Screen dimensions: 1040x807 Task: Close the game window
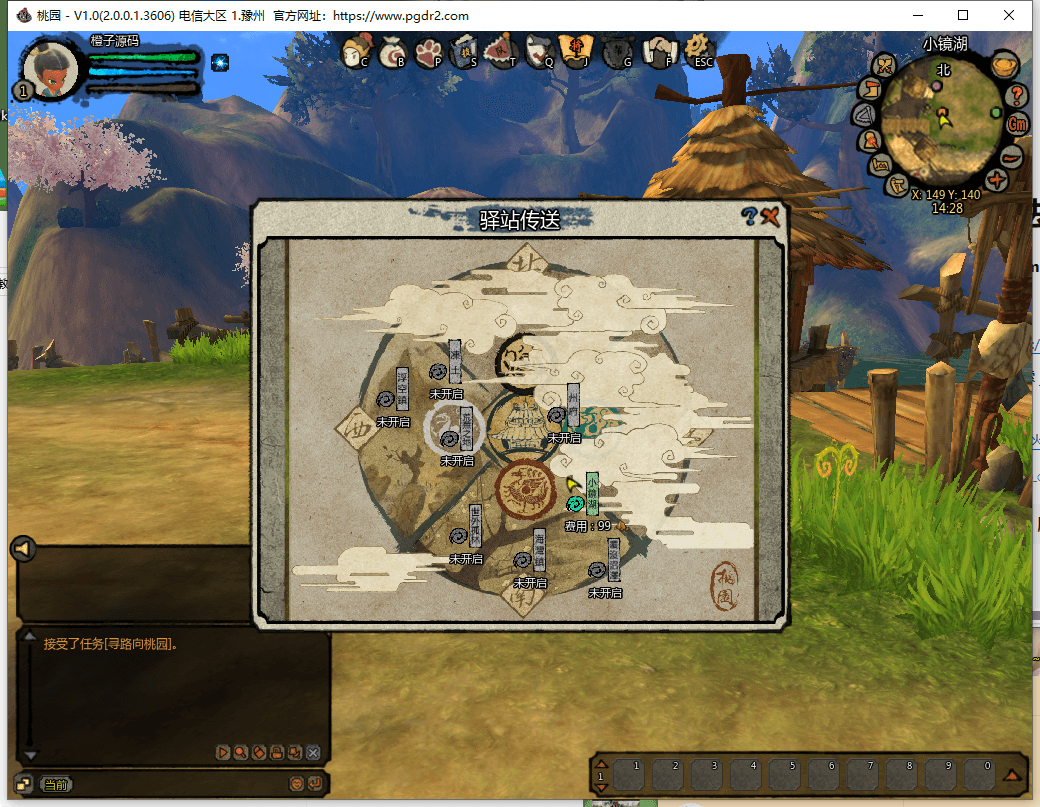click(x=1010, y=15)
